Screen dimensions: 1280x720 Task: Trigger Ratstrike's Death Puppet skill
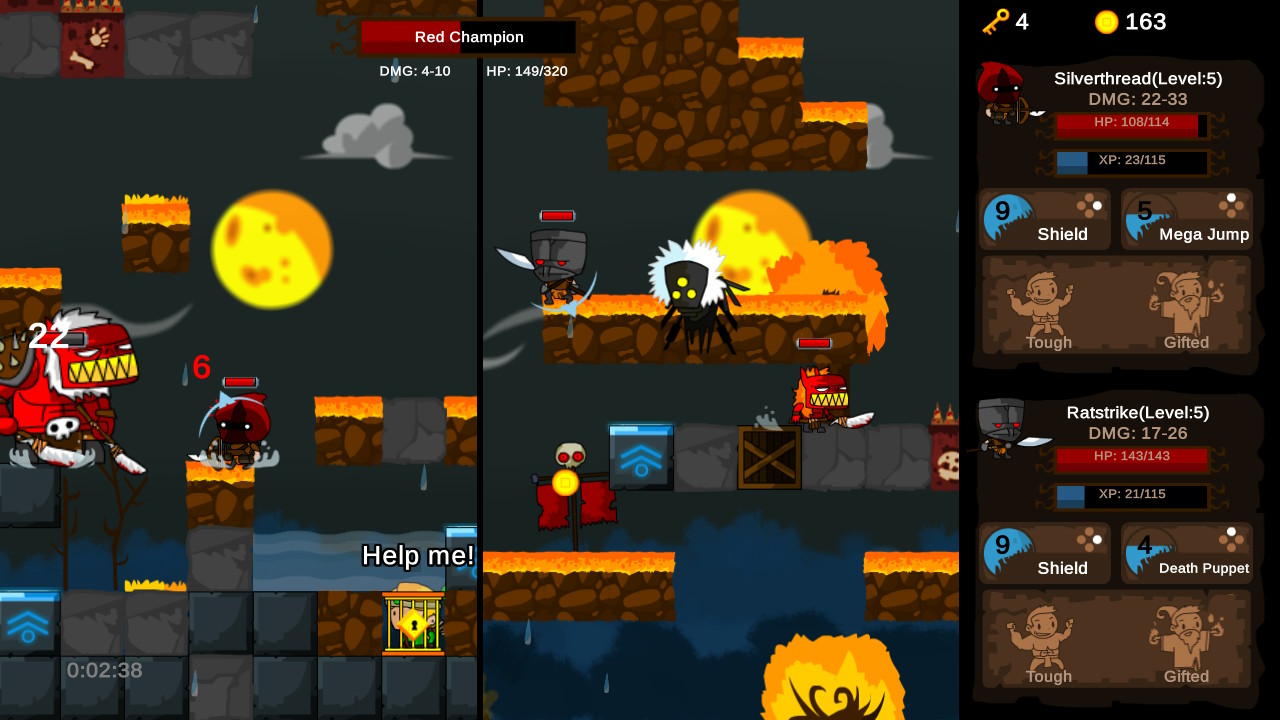[x=1187, y=553]
